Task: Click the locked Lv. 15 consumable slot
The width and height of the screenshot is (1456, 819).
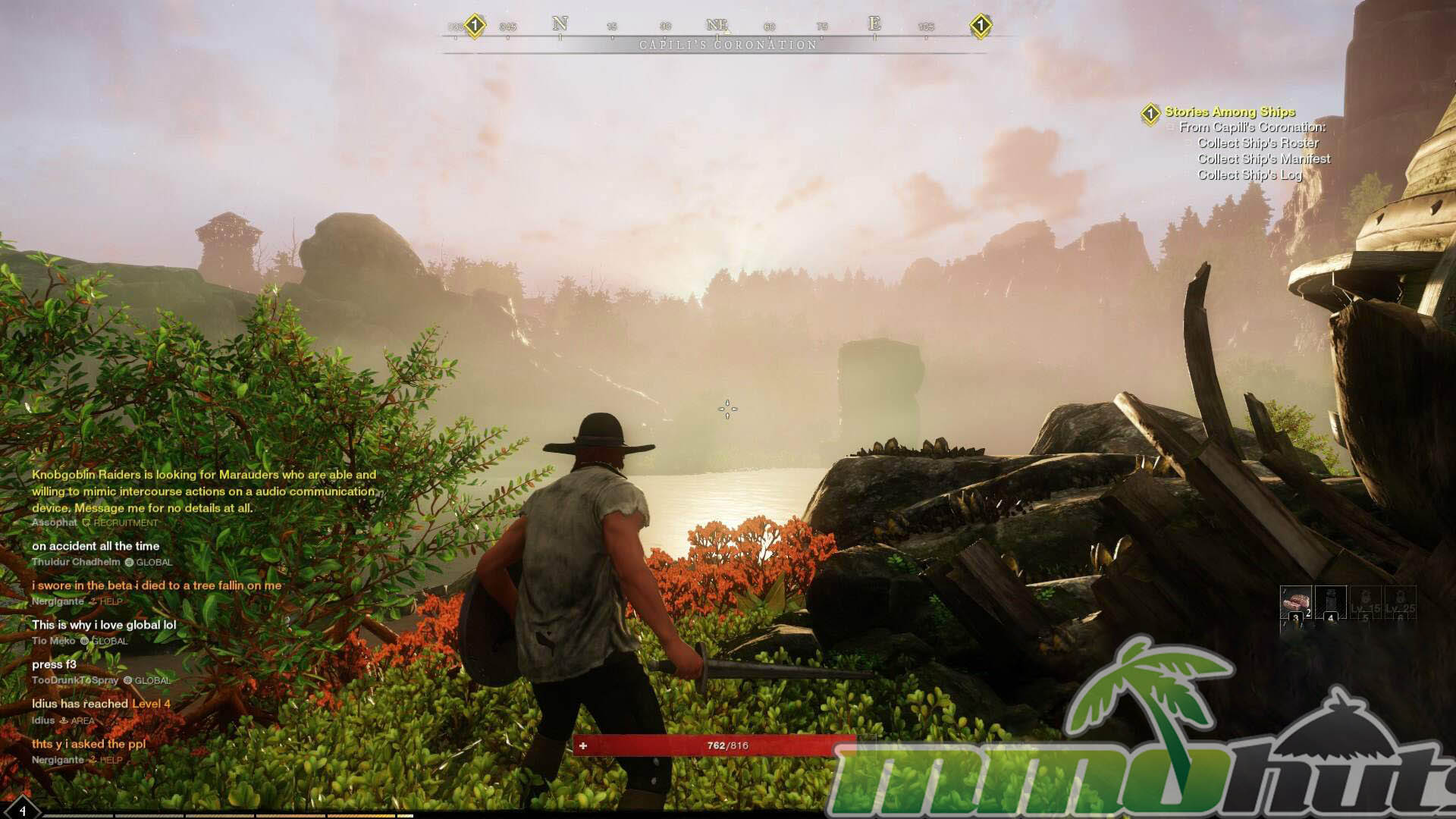Action: point(1365,604)
